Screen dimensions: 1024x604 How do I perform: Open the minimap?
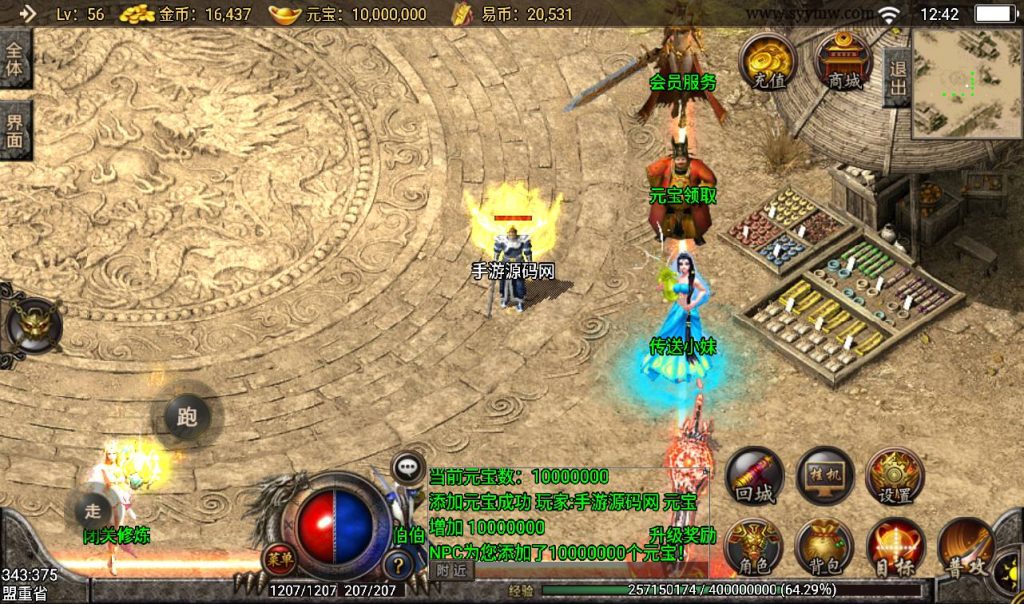tap(966, 82)
